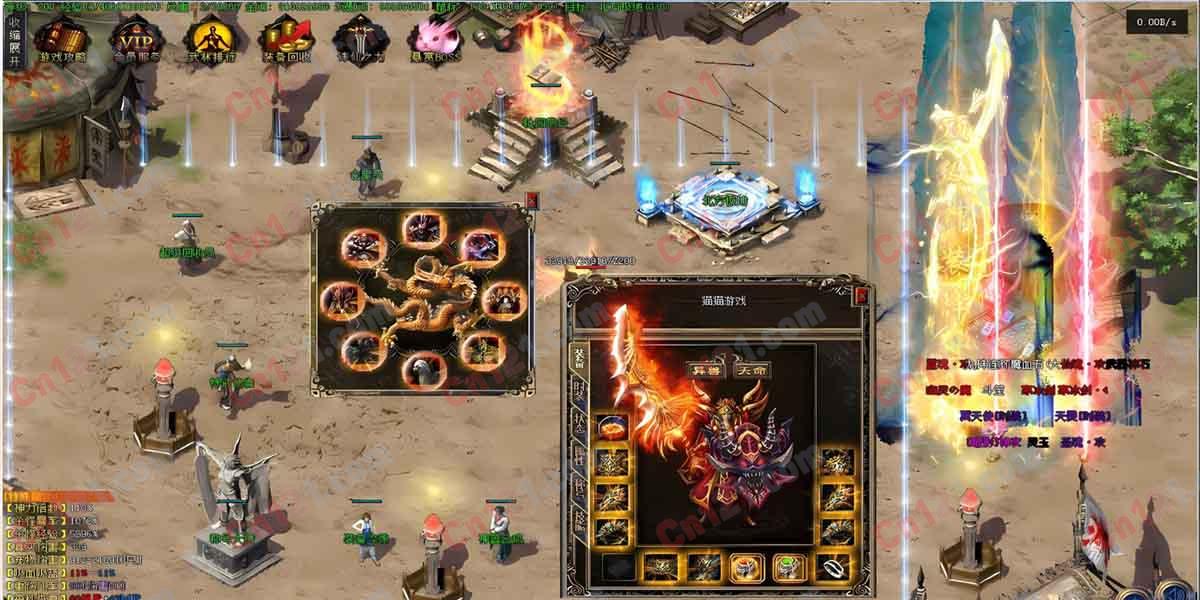The width and height of the screenshot is (1200, 600).
Task: Close the character equipment window
Action: pos(862,295)
